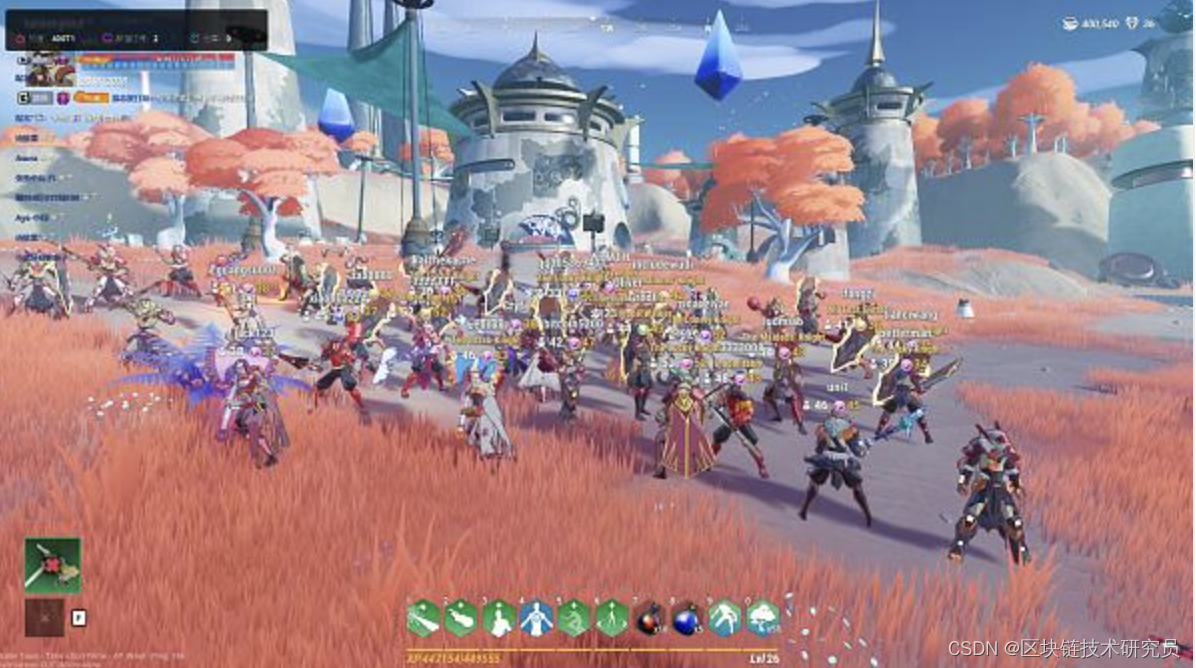Activate the first hotbar slash ability

click(x=423, y=618)
